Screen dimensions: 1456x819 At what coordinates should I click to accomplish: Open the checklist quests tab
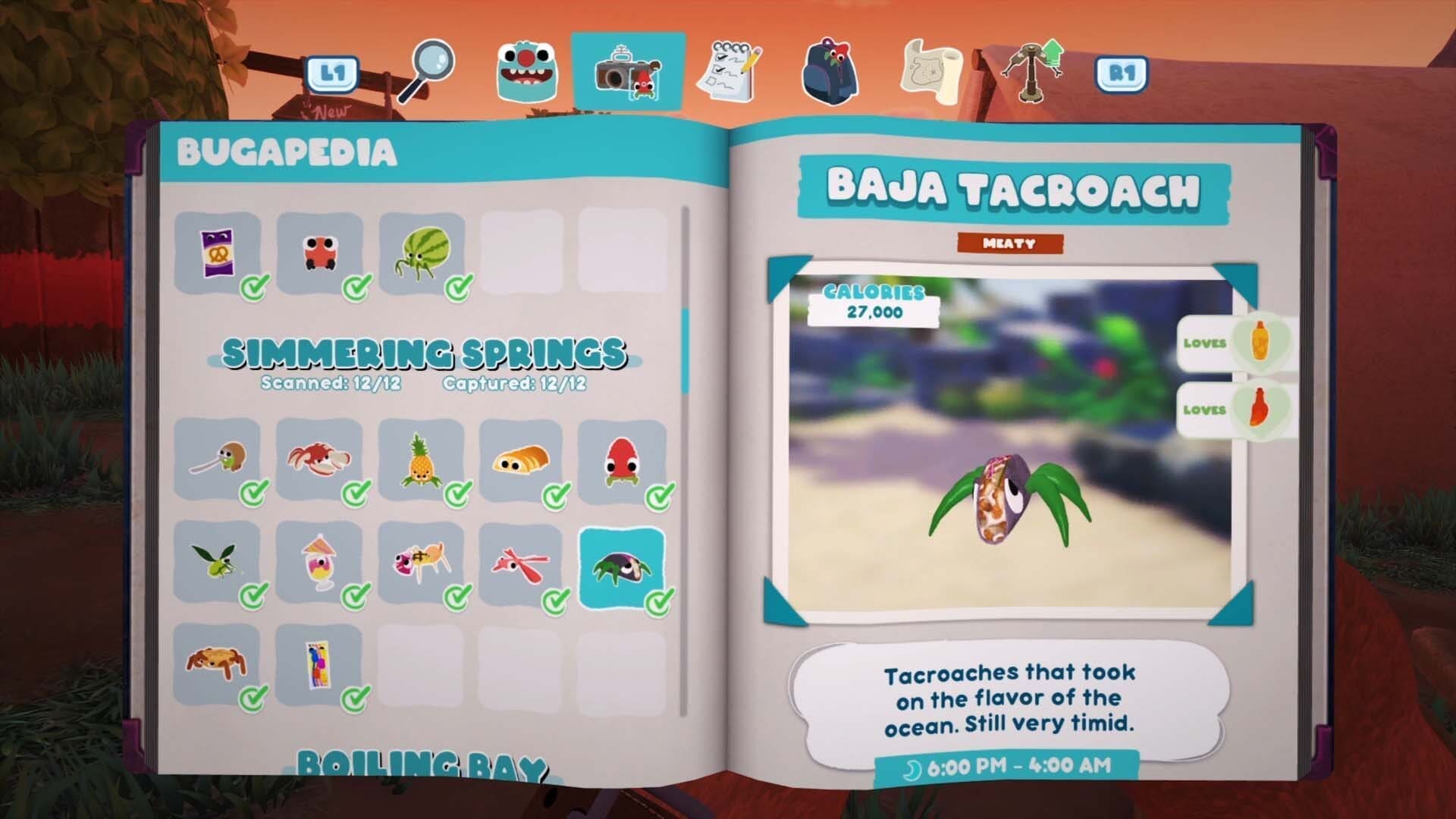[729, 68]
